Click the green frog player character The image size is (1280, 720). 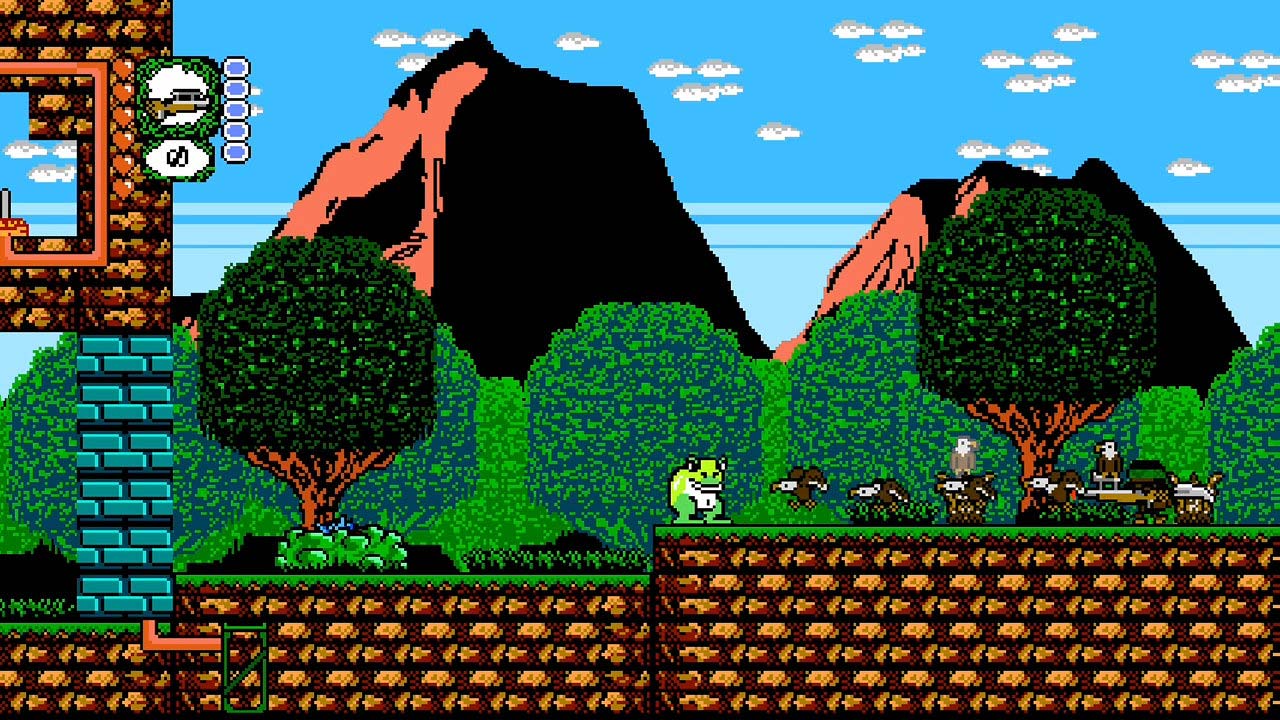point(700,490)
